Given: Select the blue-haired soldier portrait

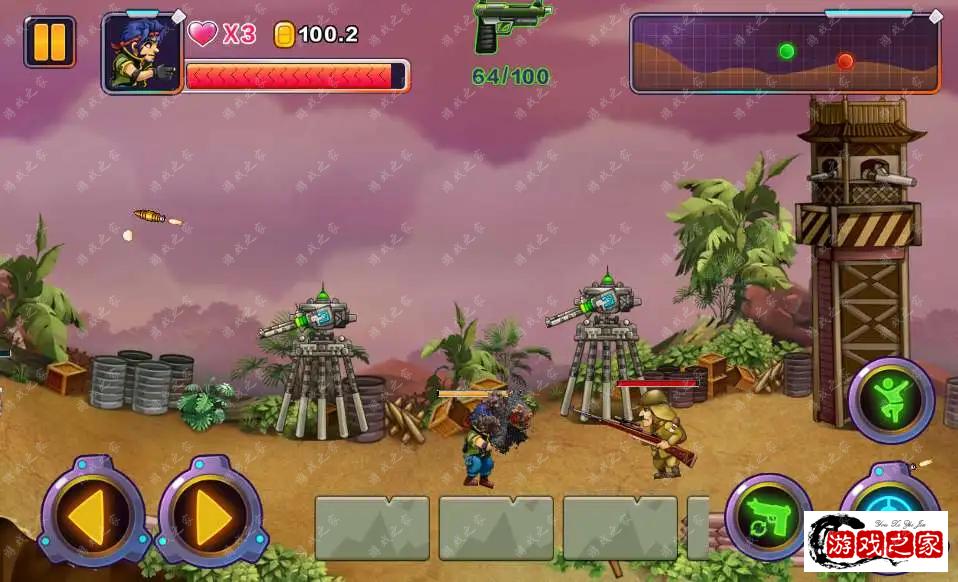Looking at the screenshot, I should [141, 53].
